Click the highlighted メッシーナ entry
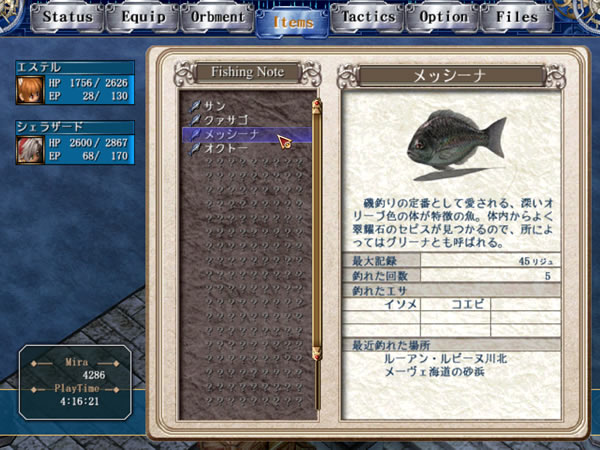This screenshot has height=450, width=600. click(232, 133)
